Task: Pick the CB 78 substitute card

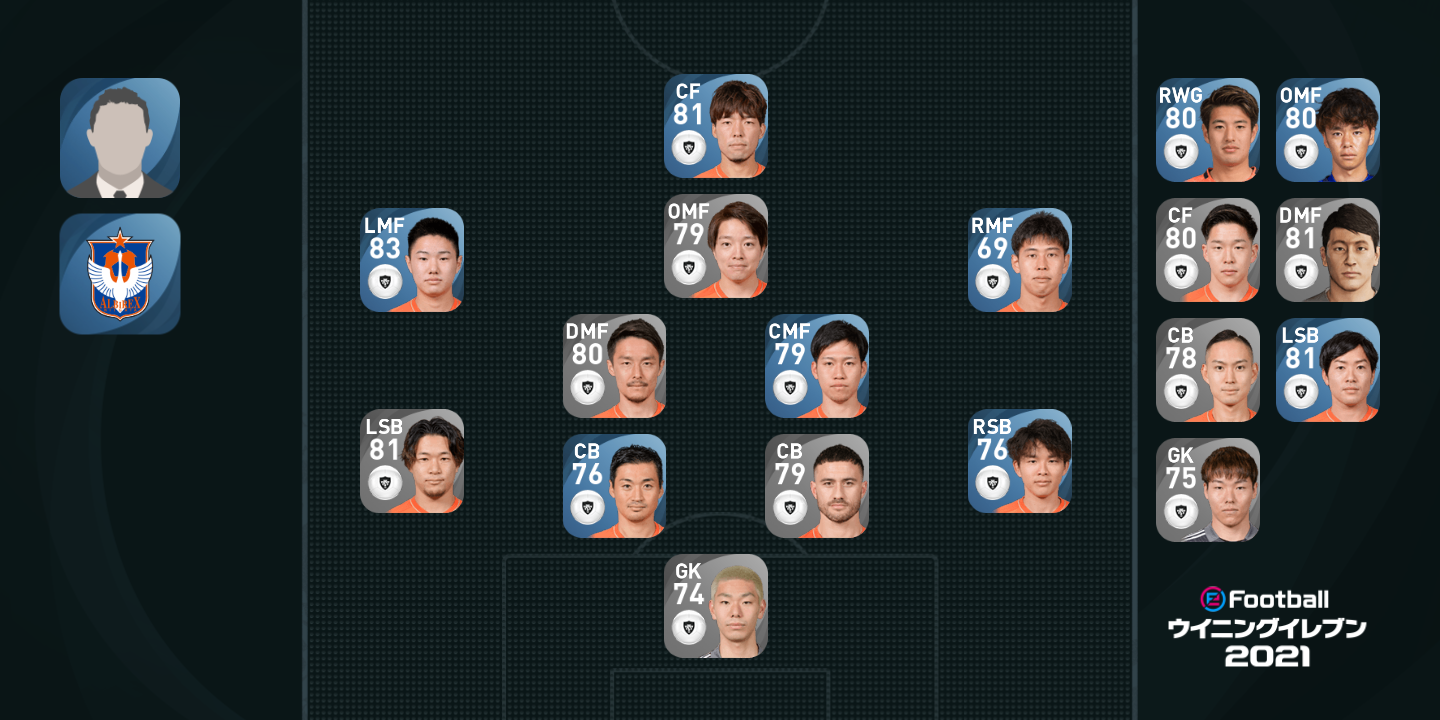Action: tap(1208, 370)
